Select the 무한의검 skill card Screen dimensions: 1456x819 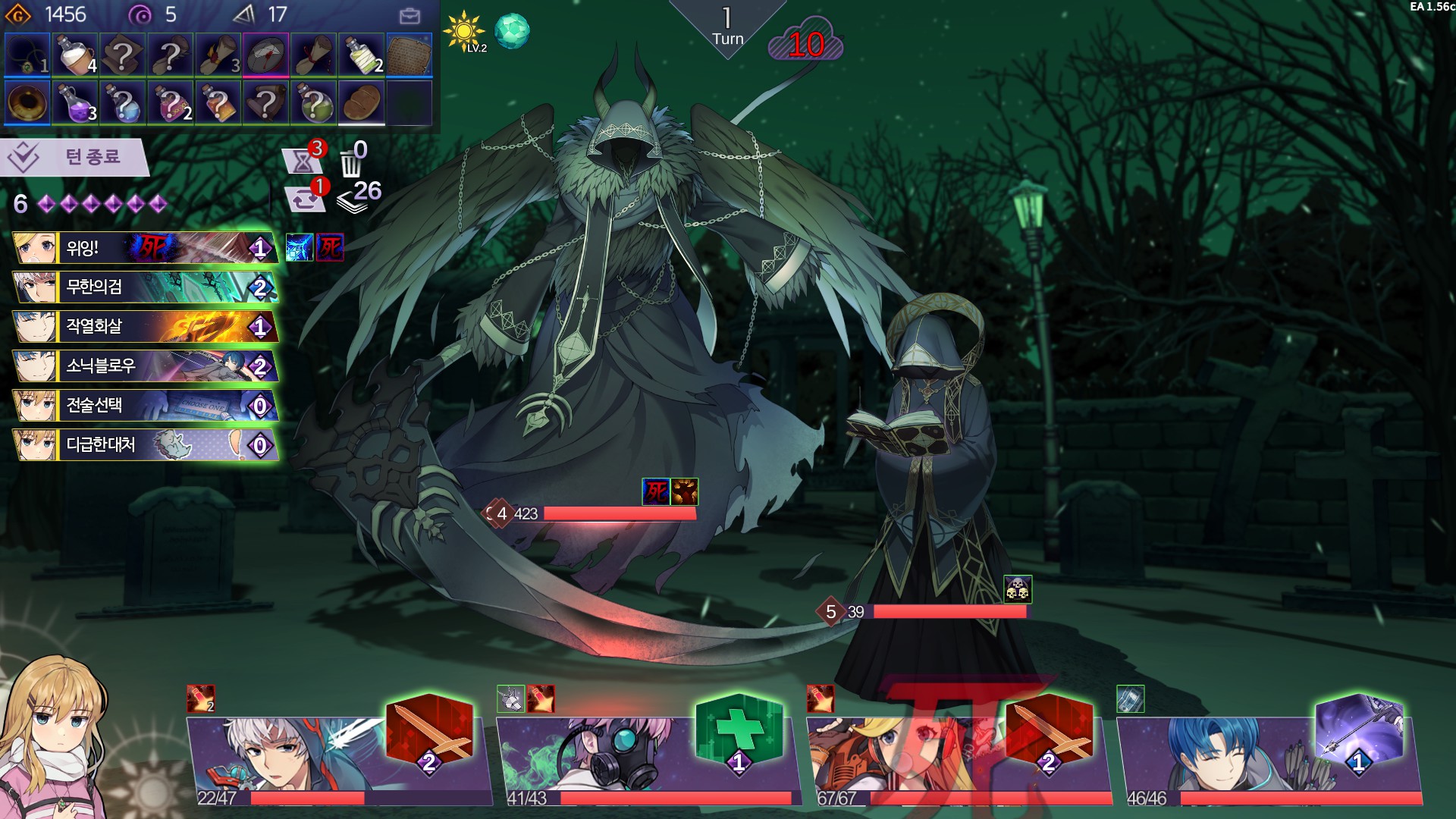point(144,287)
